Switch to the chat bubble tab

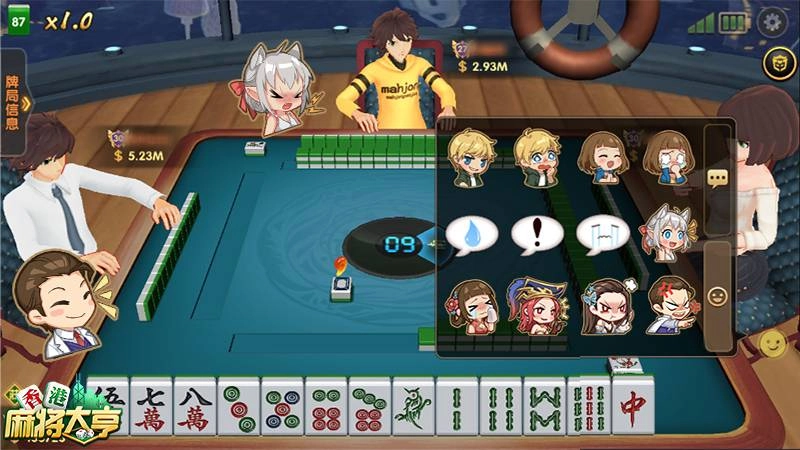717,178
